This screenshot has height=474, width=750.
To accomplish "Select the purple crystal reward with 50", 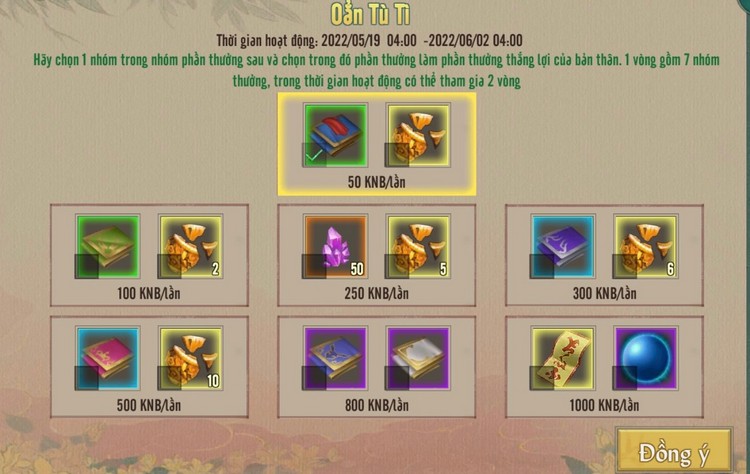I will coord(336,245).
